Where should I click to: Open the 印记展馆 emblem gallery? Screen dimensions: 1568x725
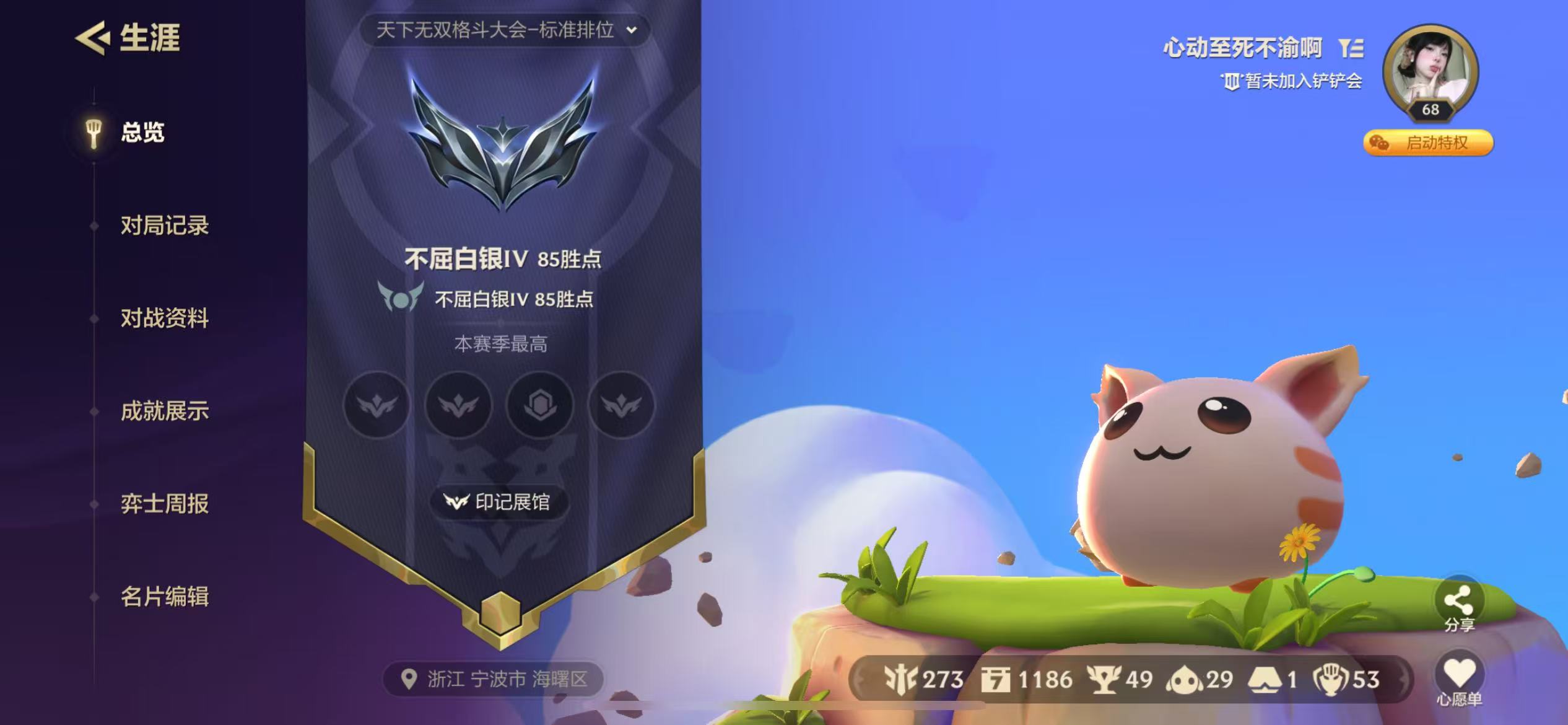tap(499, 502)
